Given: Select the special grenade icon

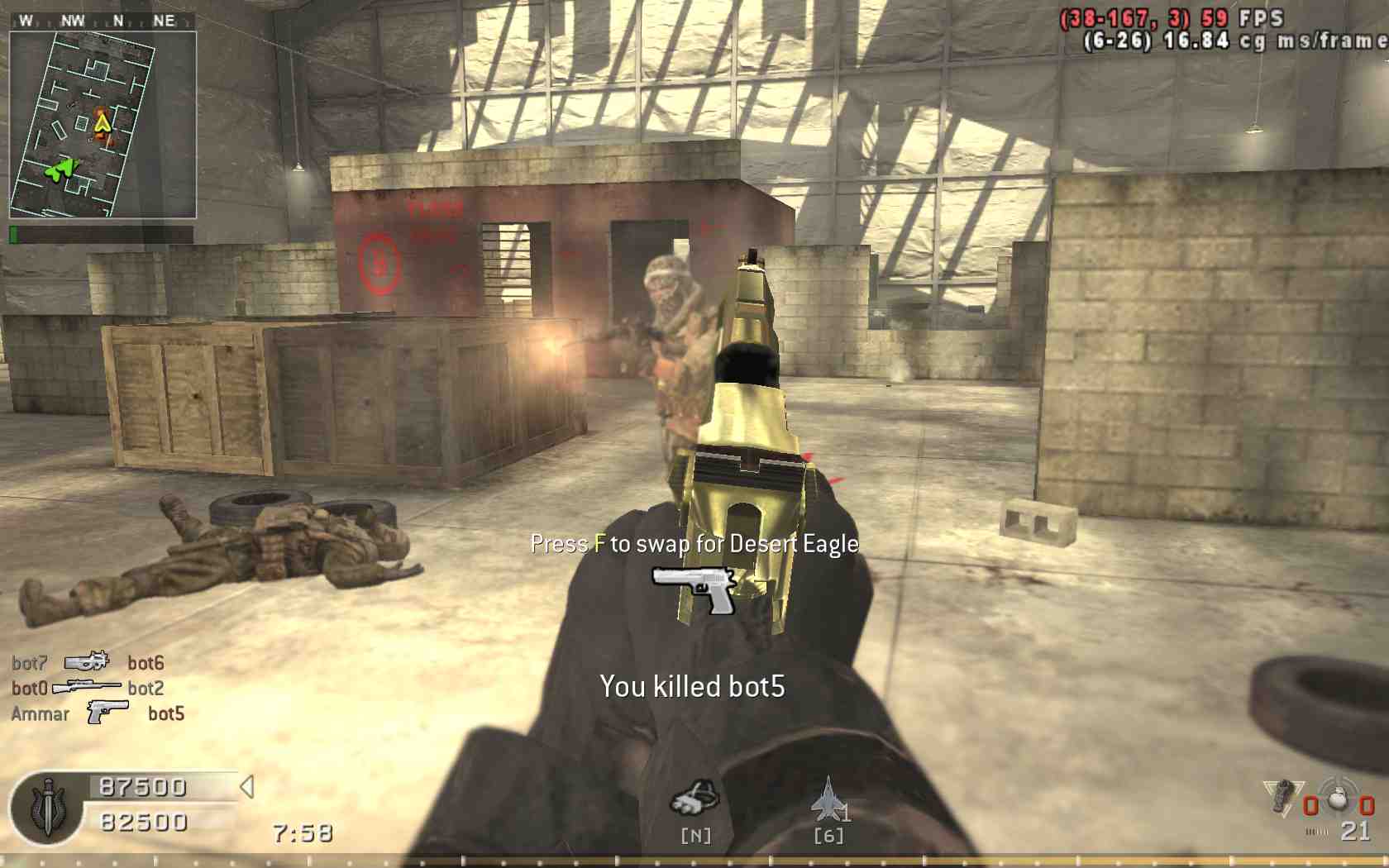Looking at the screenshot, I should click(x=1282, y=796).
